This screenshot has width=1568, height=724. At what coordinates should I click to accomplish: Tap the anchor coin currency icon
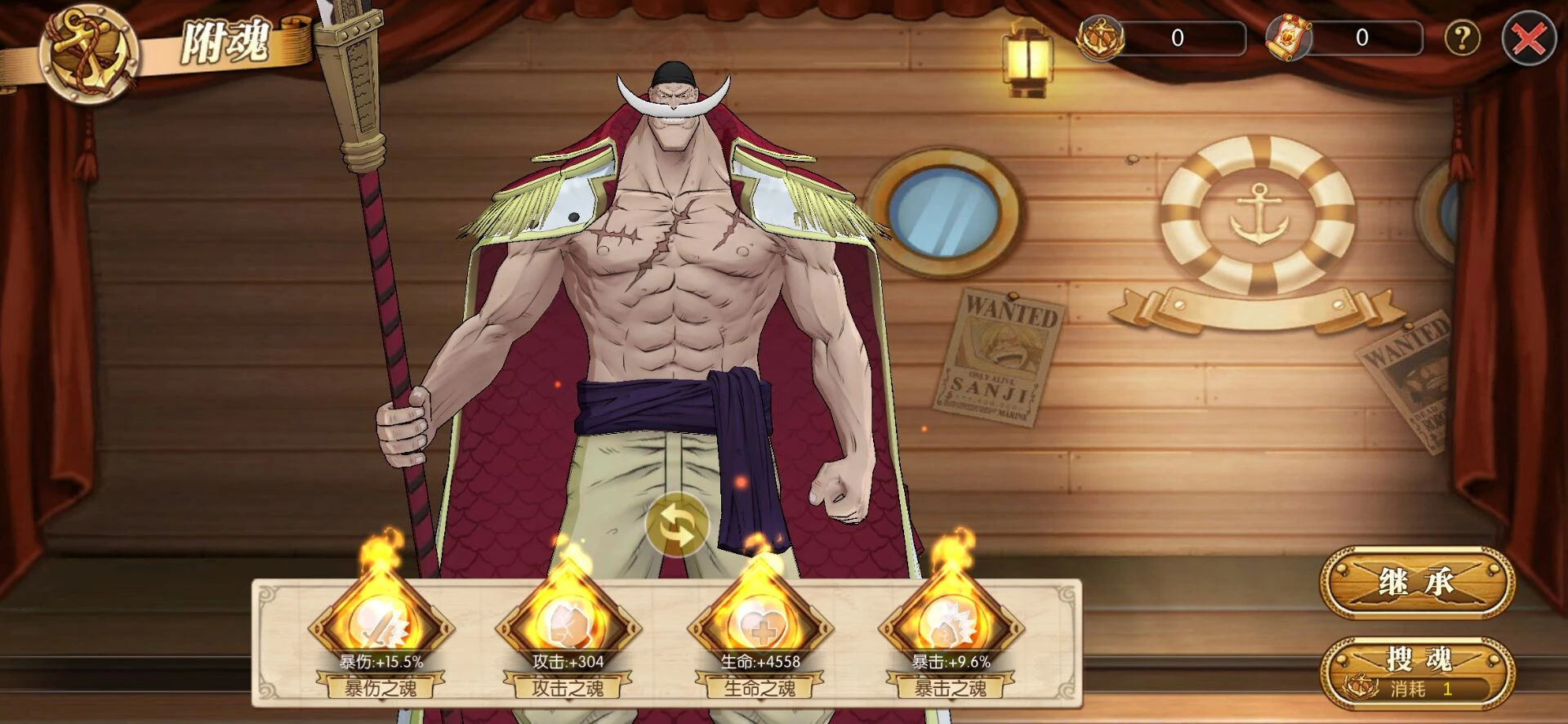1100,38
